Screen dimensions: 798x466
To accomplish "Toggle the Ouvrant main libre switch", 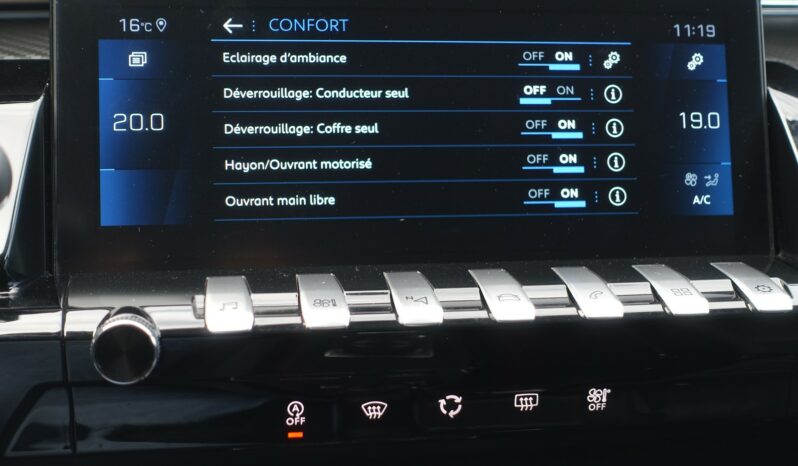I will (555, 195).
